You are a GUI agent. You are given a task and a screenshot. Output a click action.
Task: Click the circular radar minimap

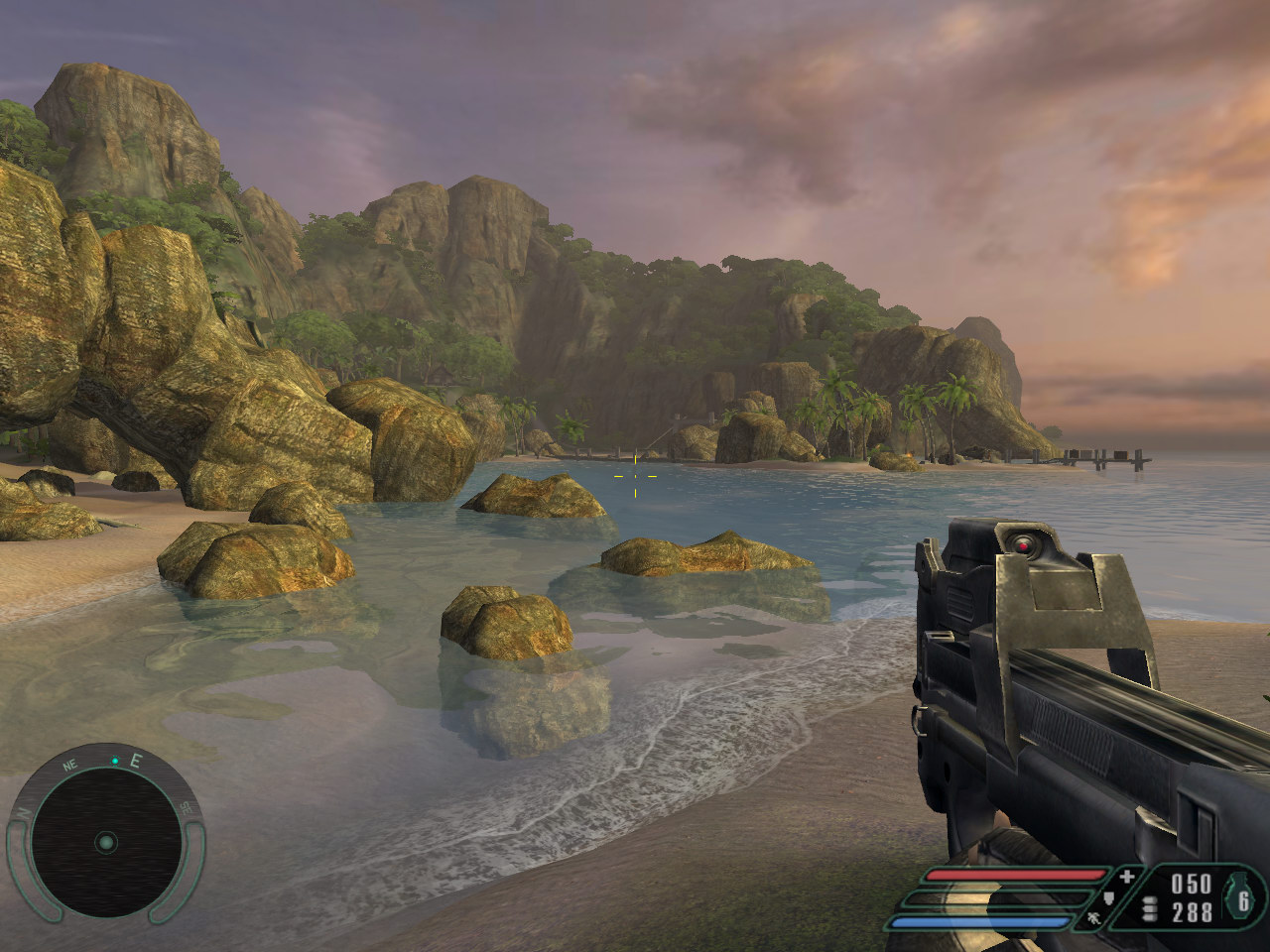tap(105, 843)
